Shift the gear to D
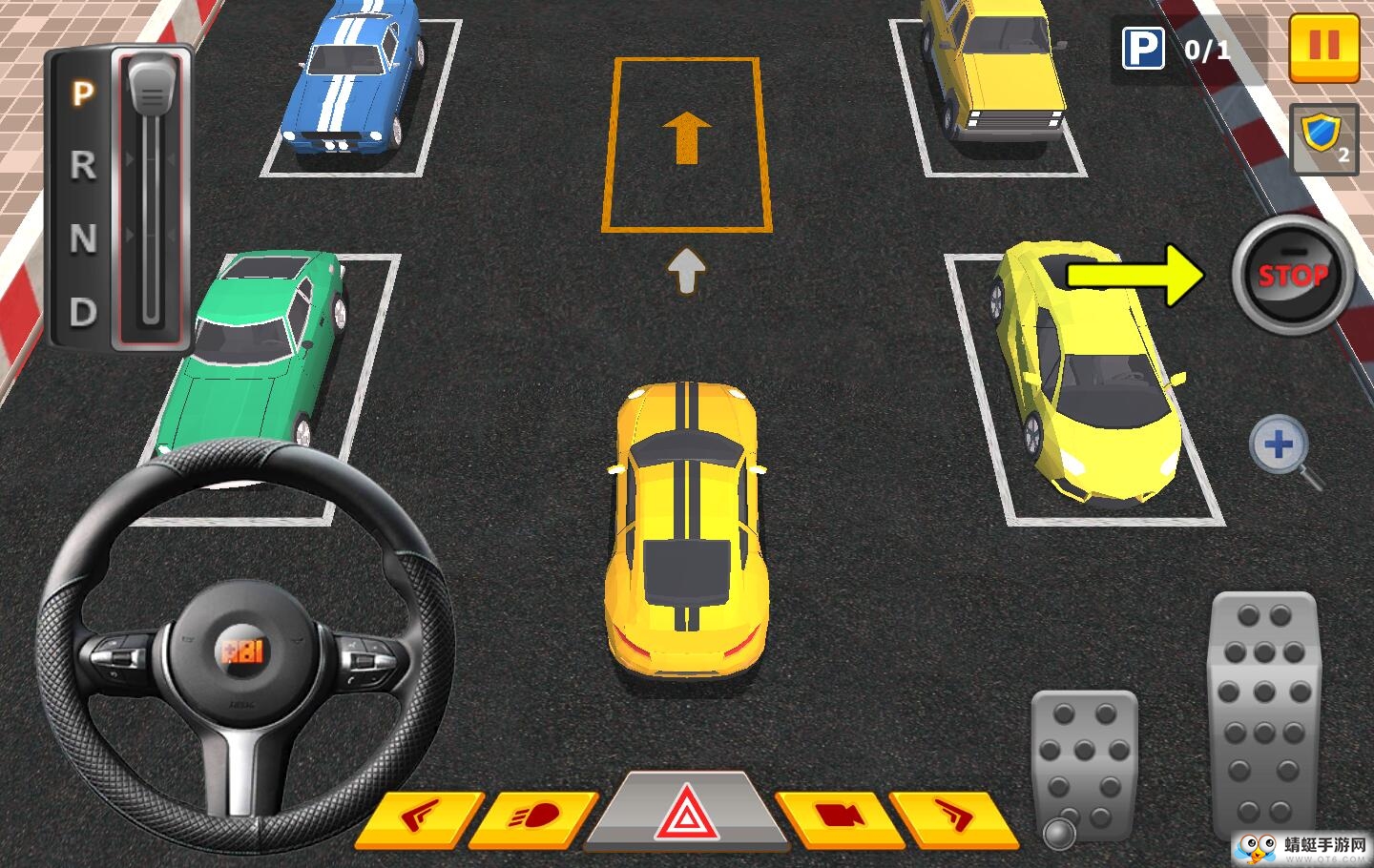This screenshot has width=1374, height=868. [x=84, y=312]
